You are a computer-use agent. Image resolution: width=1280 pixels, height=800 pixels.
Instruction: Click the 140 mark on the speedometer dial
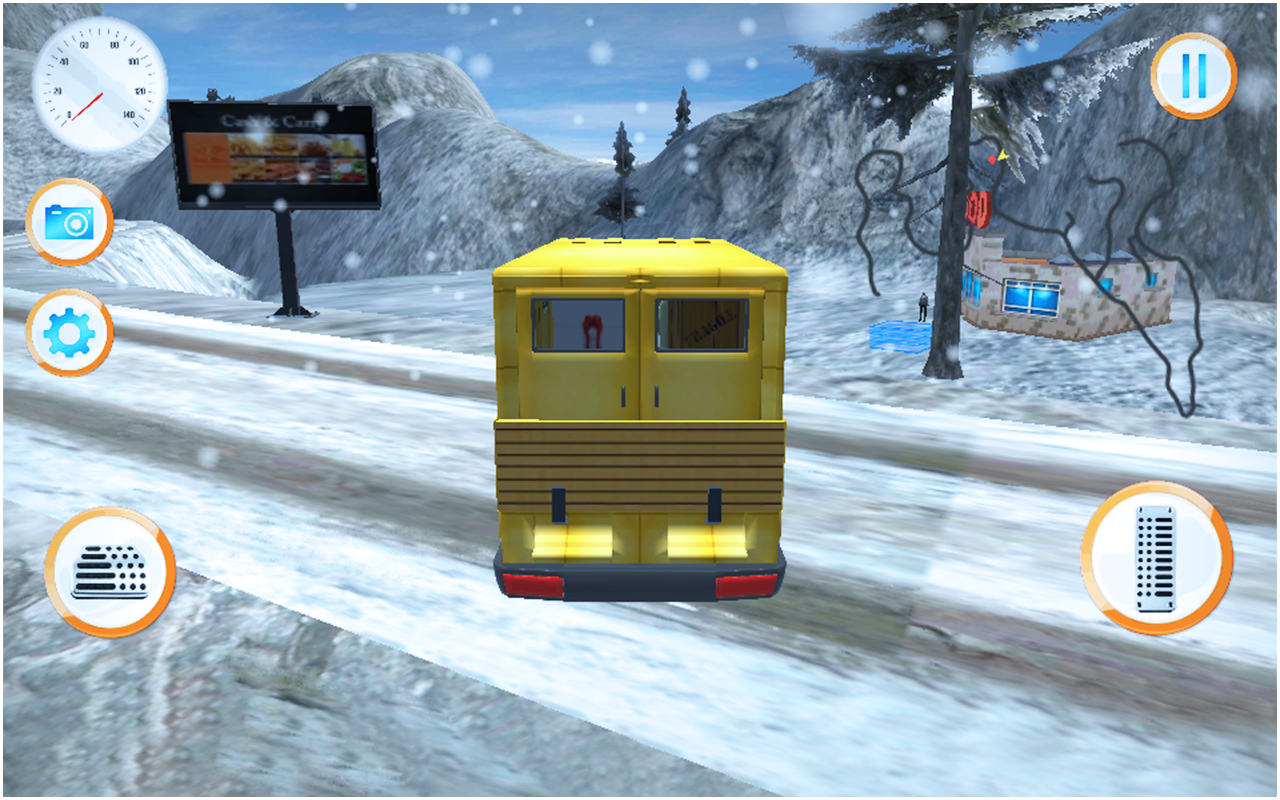click(x=129, y=114)
